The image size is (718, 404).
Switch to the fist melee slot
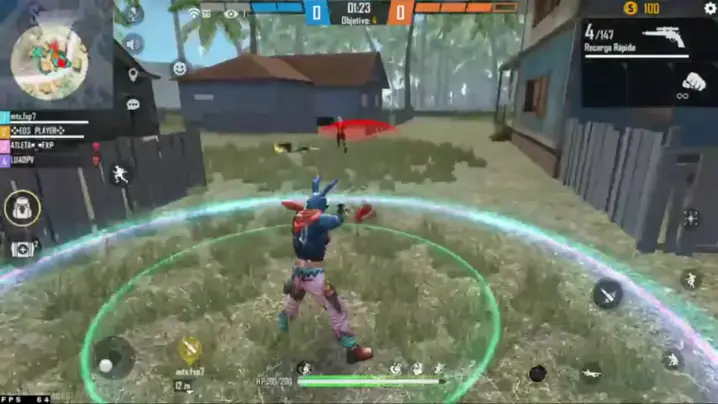pyautogui.click(x=692, y=82)
